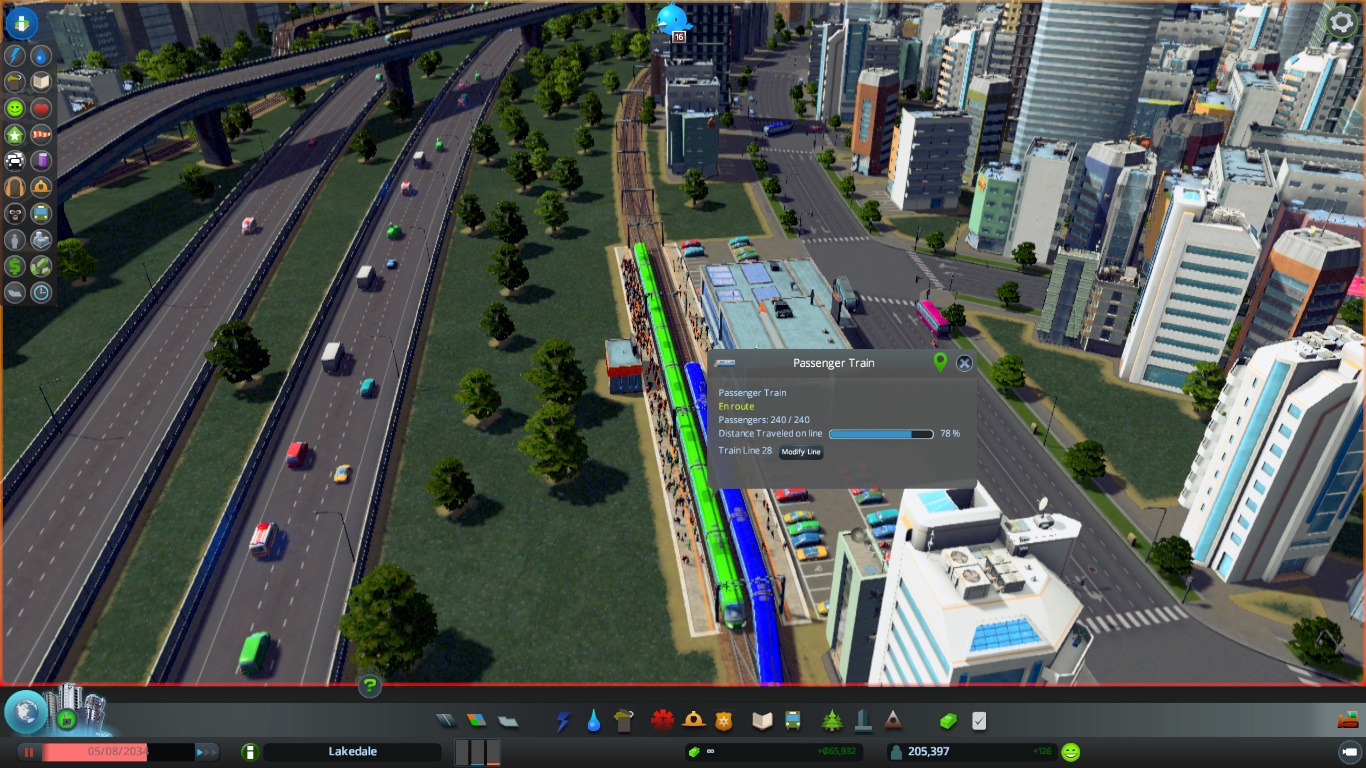This screenshot has width=1366, height=768.
Task: Toggle pause on the game clock
Action: pyautogui.click(x=29, y=753)
